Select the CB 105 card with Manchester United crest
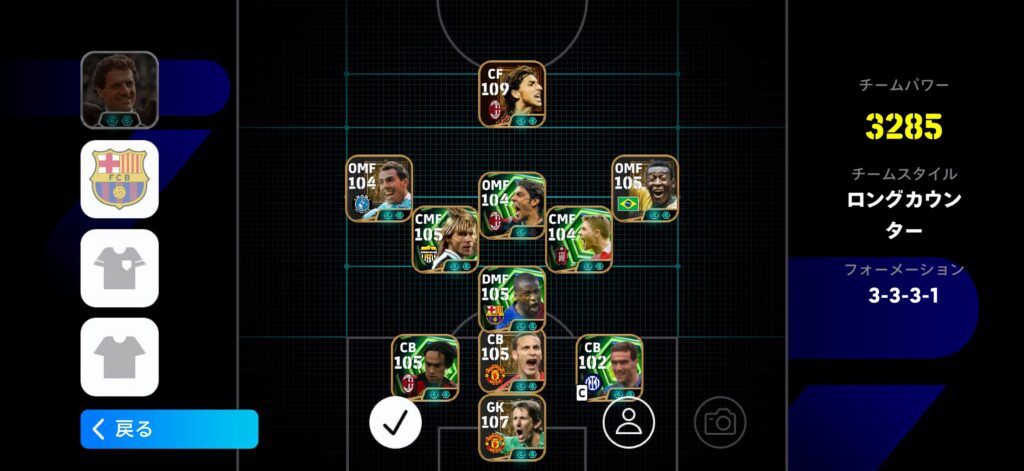 tap(511, 361)
